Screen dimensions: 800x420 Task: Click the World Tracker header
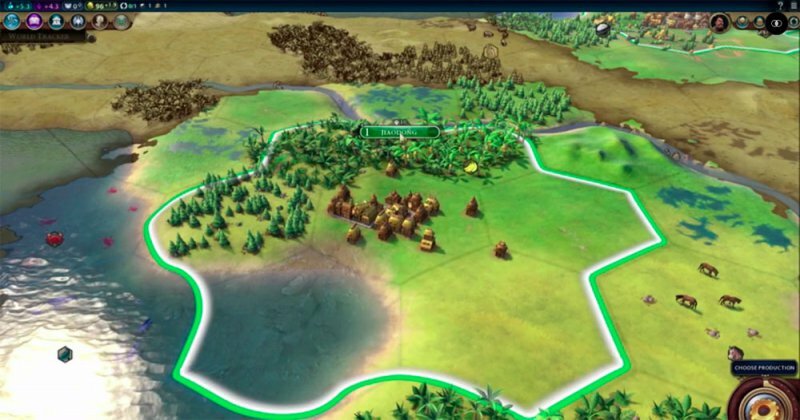point(38,36)
